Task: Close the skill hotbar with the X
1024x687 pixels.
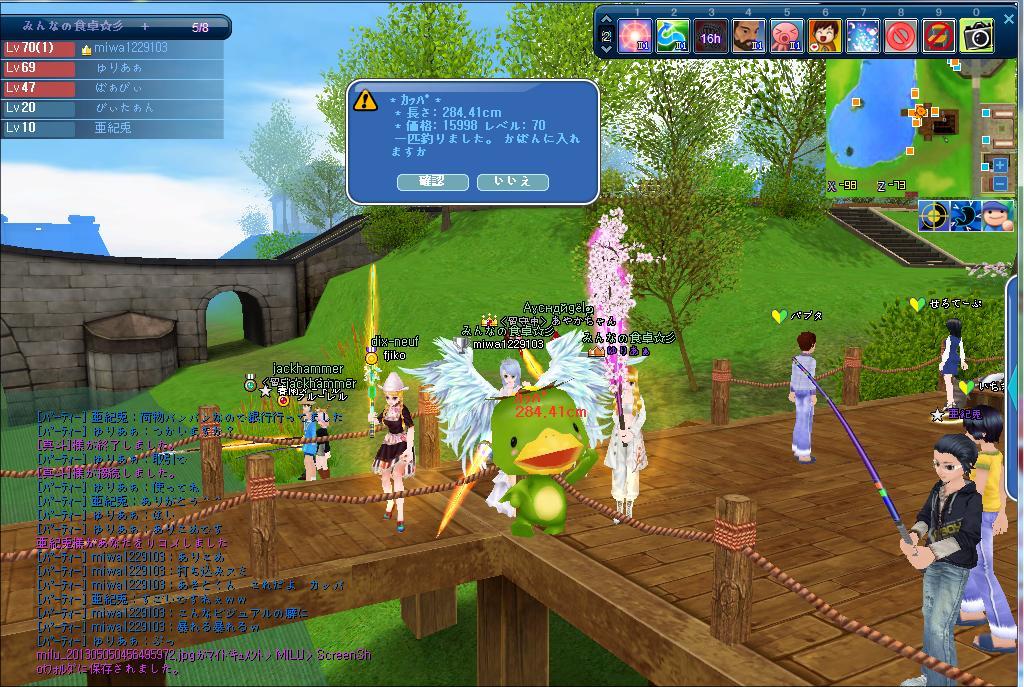Action: pyautogui.click(x=1008, y=19)
